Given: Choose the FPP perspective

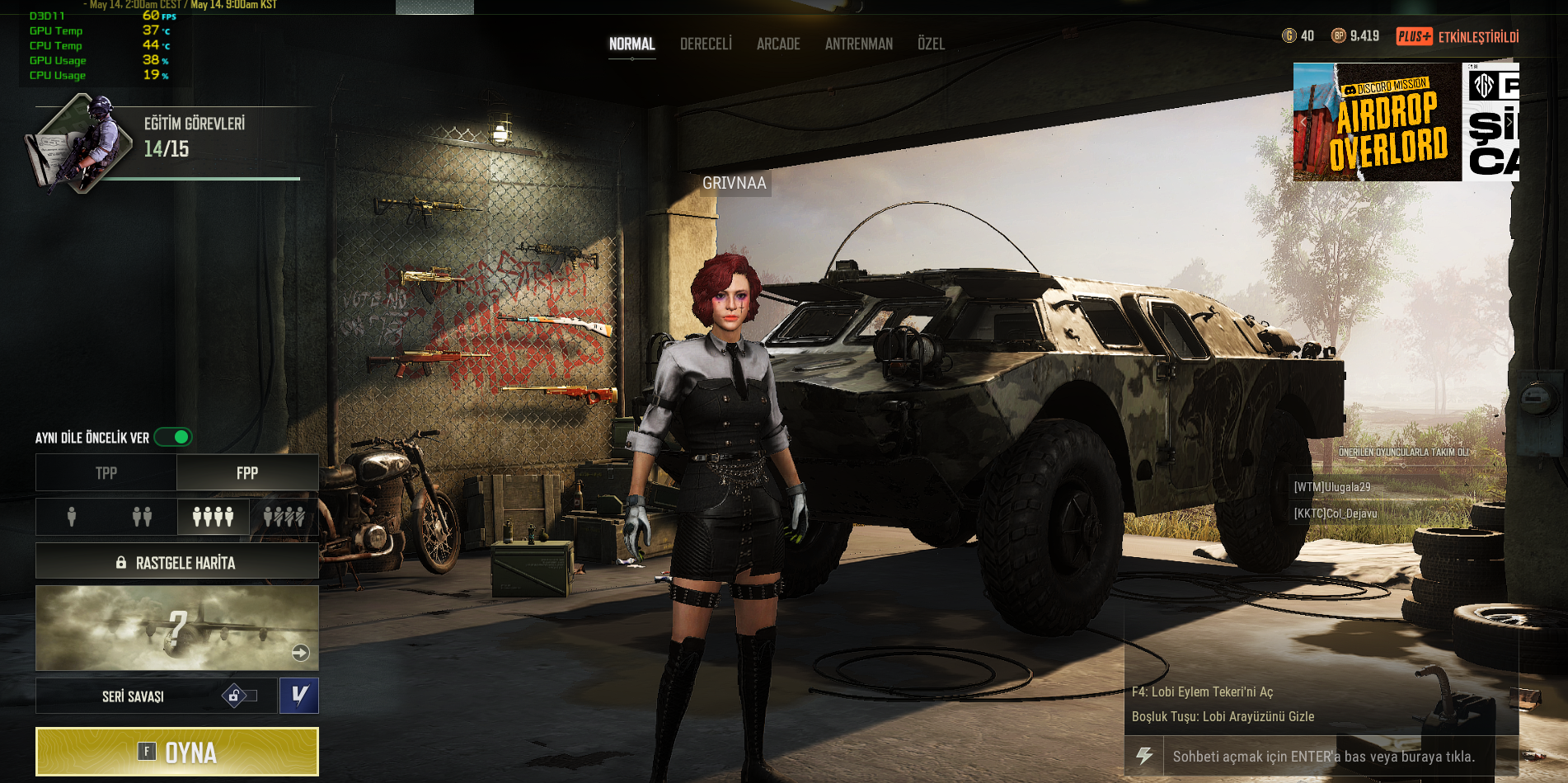Looking at the screenshot, I should [x=247, y=473].
